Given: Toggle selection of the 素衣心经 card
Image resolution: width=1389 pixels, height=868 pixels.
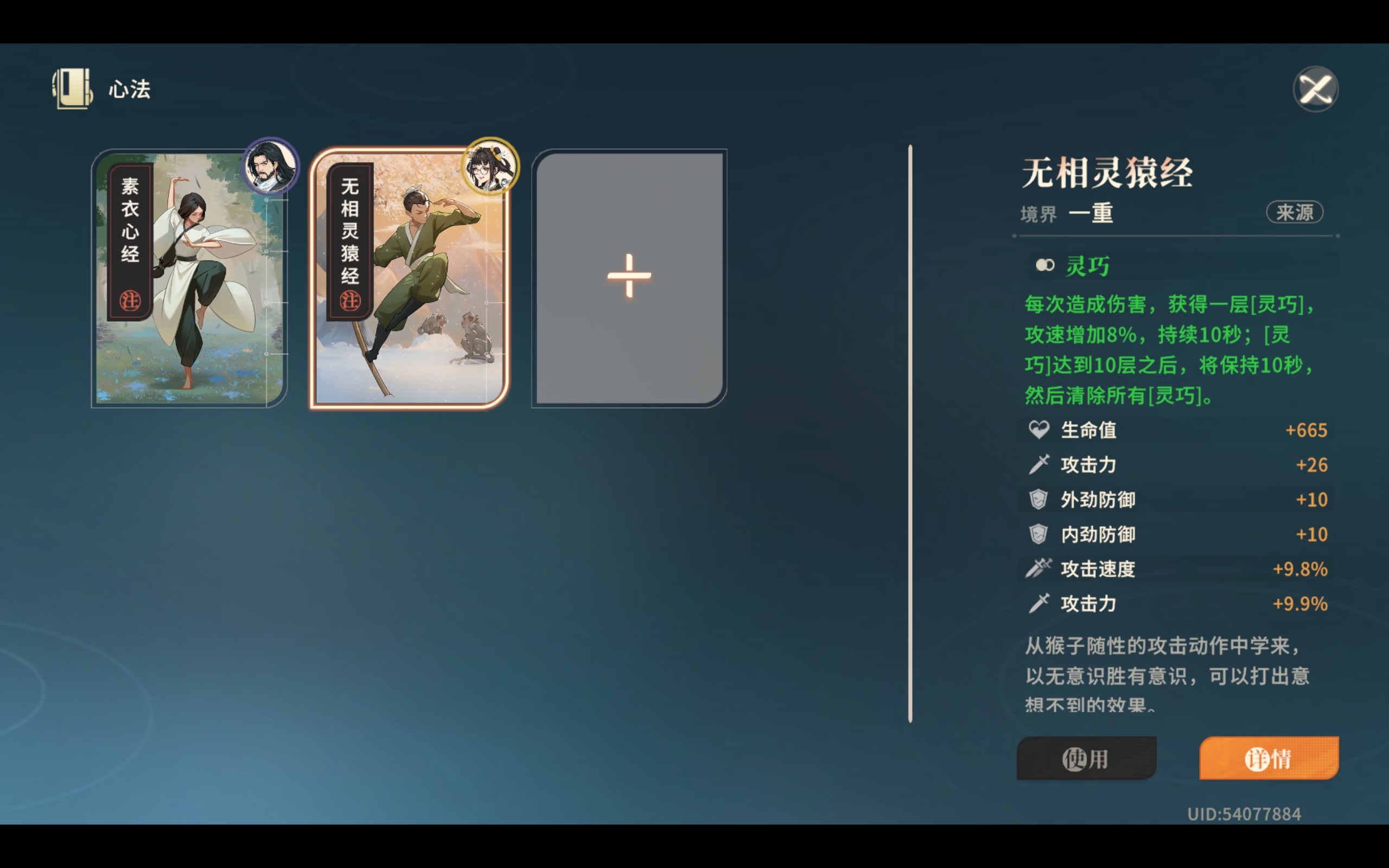Looking at the screenshot, I should point(189,278).
